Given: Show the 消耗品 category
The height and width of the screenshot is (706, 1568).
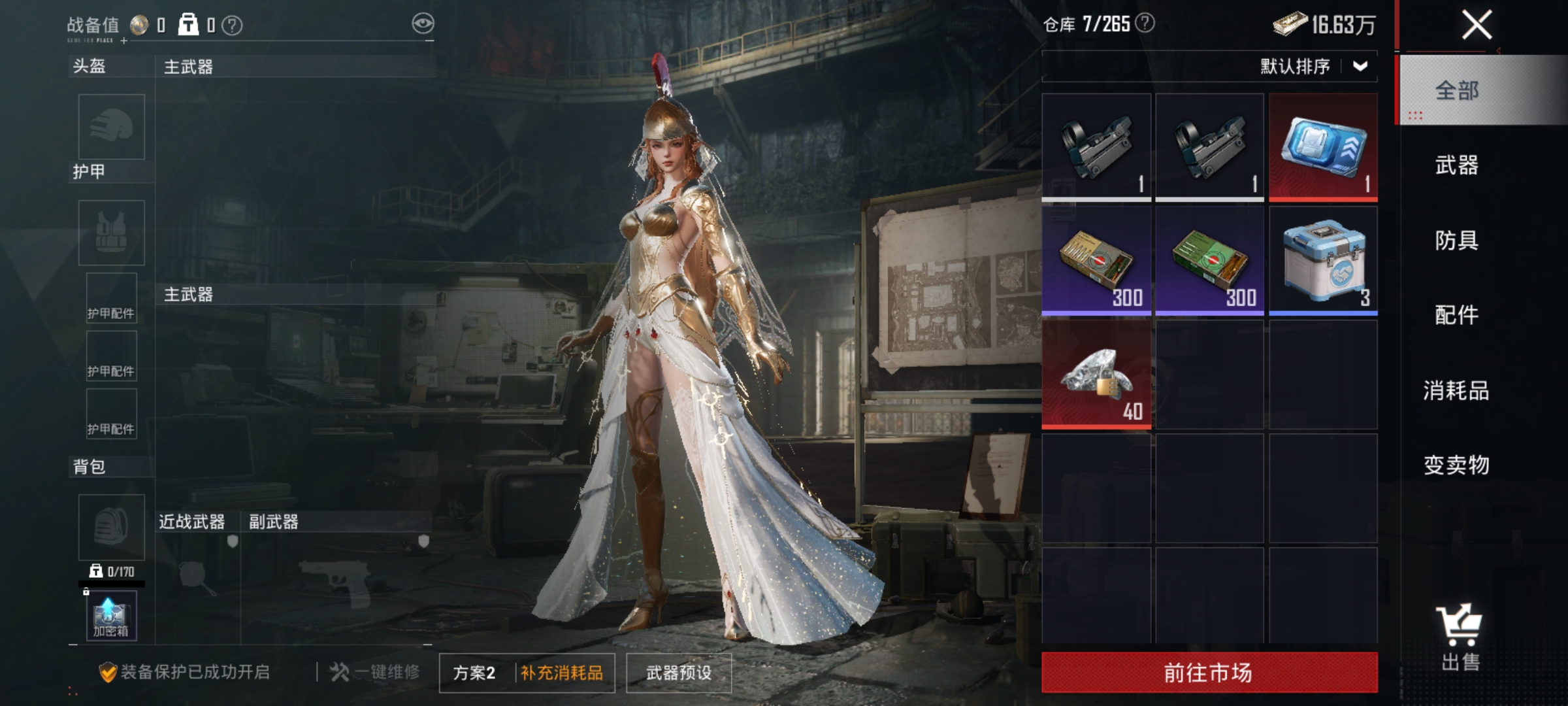Looking at the screenshot, I should pyautogui.click(x=1456, y=390).
